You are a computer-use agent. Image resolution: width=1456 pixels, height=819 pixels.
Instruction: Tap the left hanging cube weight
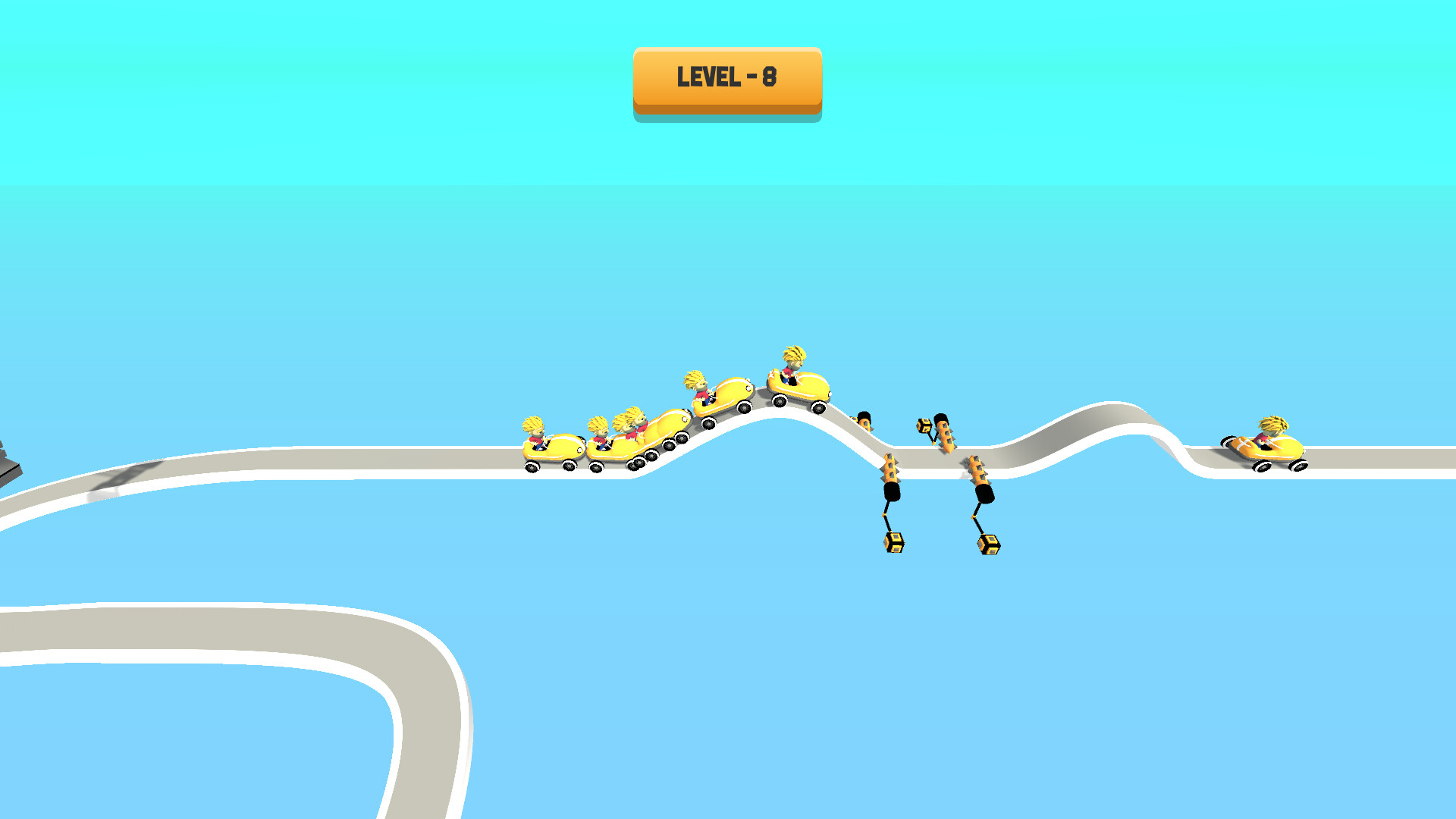[x=893, y=543]
